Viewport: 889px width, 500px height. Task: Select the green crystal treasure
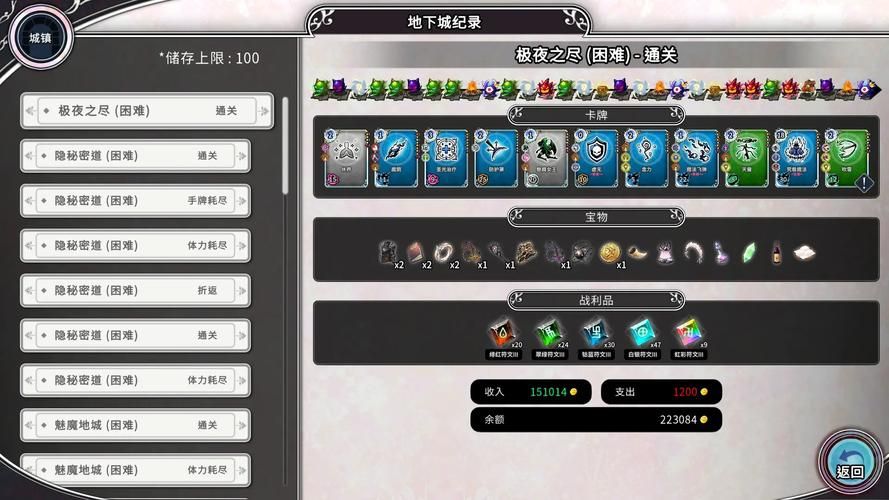coord(748,253)
